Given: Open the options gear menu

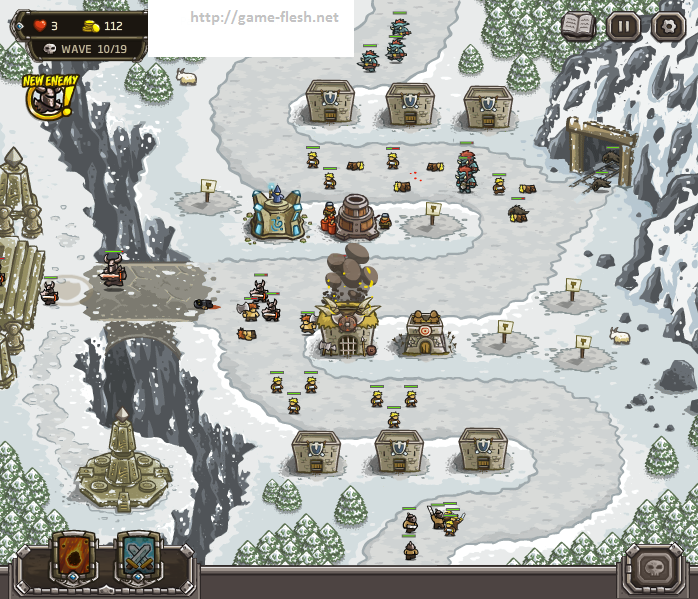Looking at the screenshot, I should coord(668,25).
